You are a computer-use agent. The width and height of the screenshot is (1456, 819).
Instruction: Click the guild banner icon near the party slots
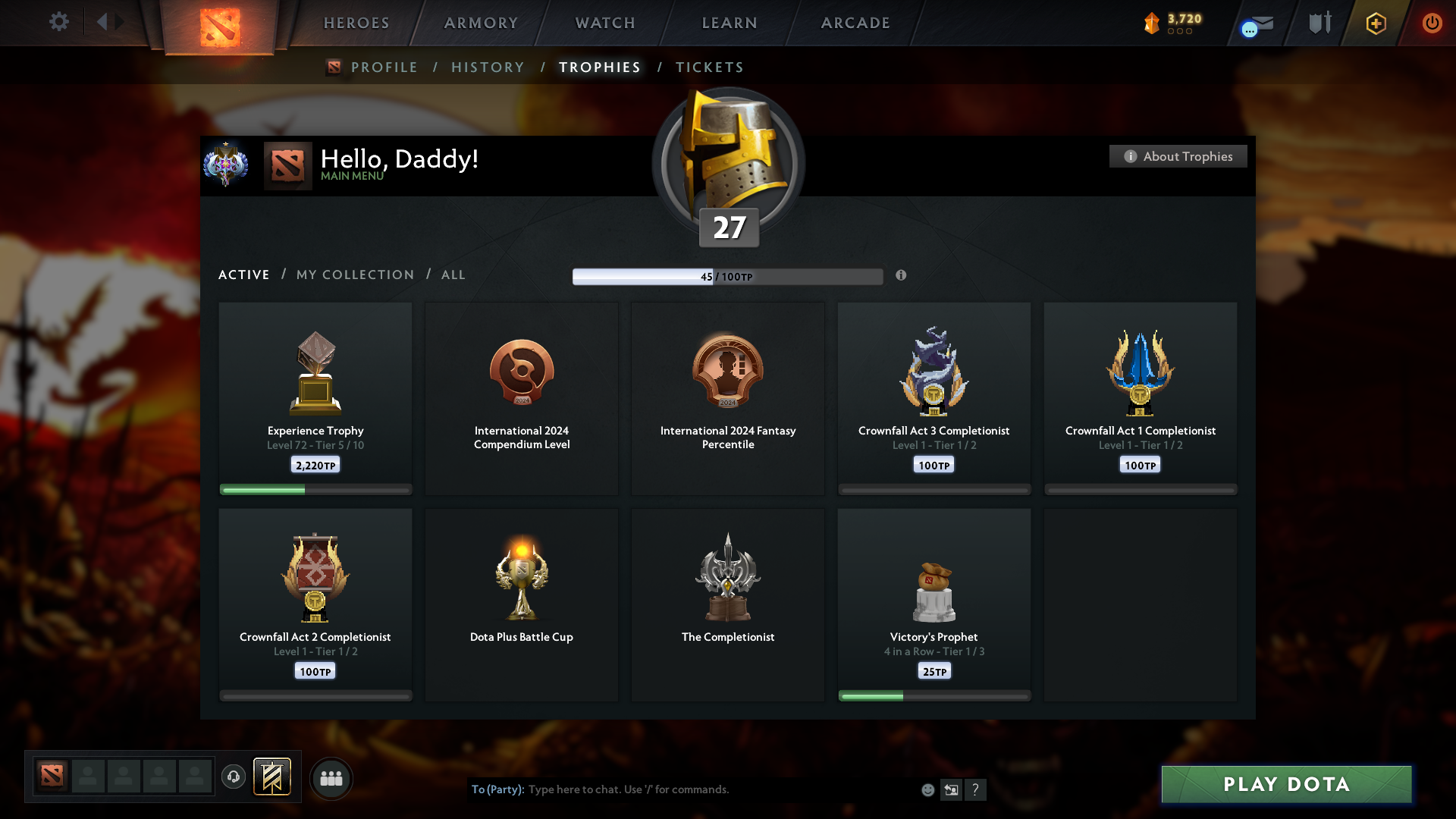pos(273,777)
